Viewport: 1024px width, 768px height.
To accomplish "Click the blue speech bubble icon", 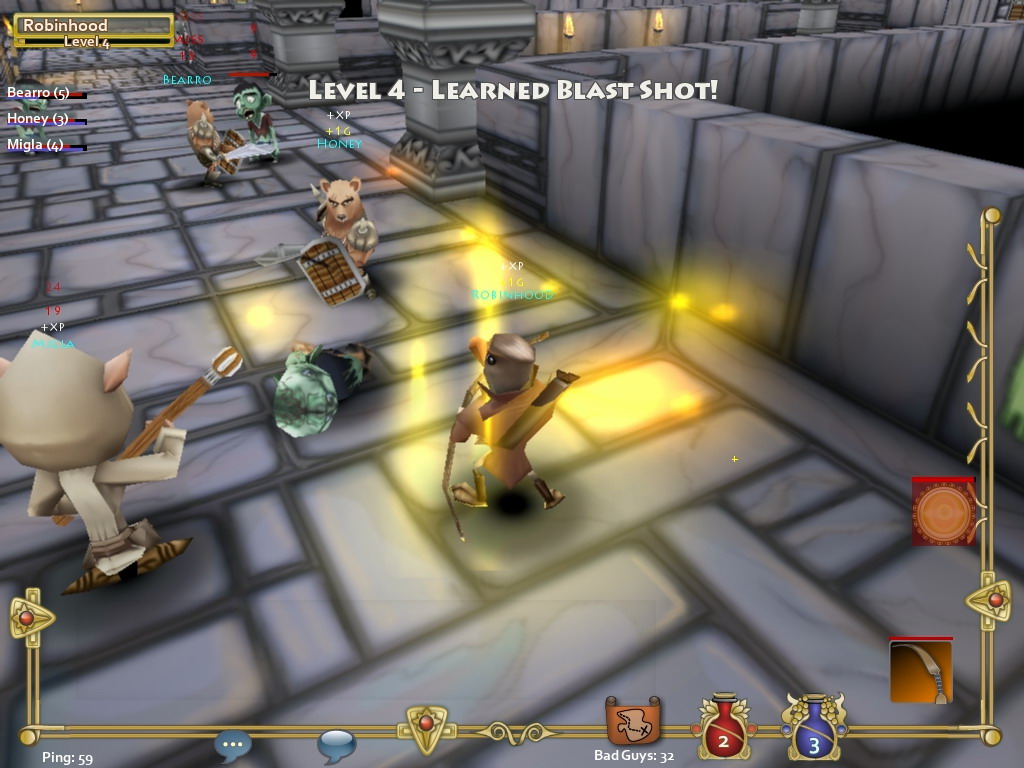I will point(336,745).
